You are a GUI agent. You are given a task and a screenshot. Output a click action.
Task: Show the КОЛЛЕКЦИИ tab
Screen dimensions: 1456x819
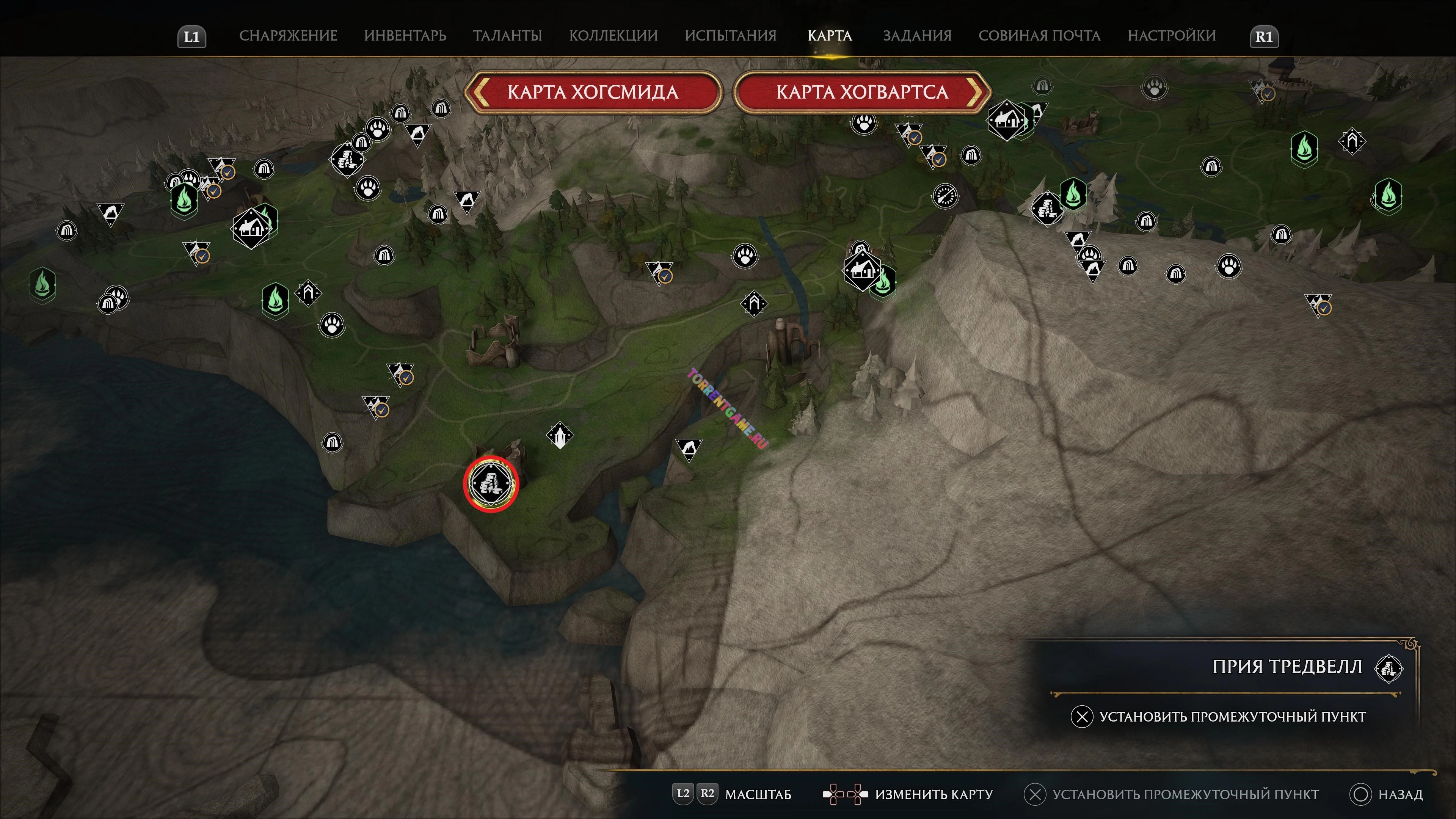(613, 36)
